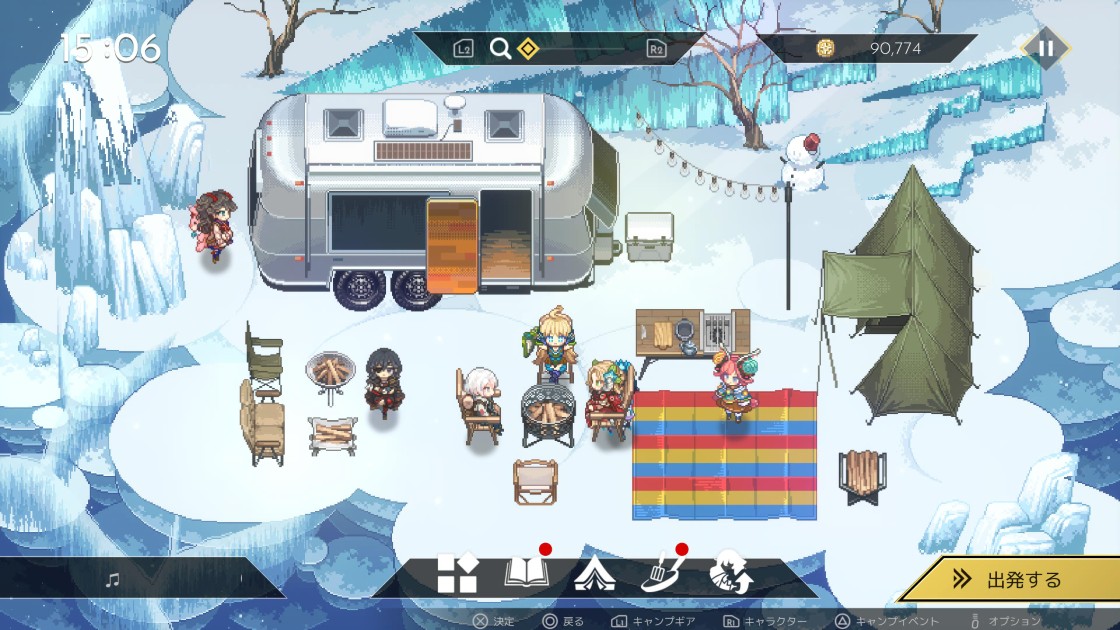
Task: Click the music note panel
Action: point(113,580)
